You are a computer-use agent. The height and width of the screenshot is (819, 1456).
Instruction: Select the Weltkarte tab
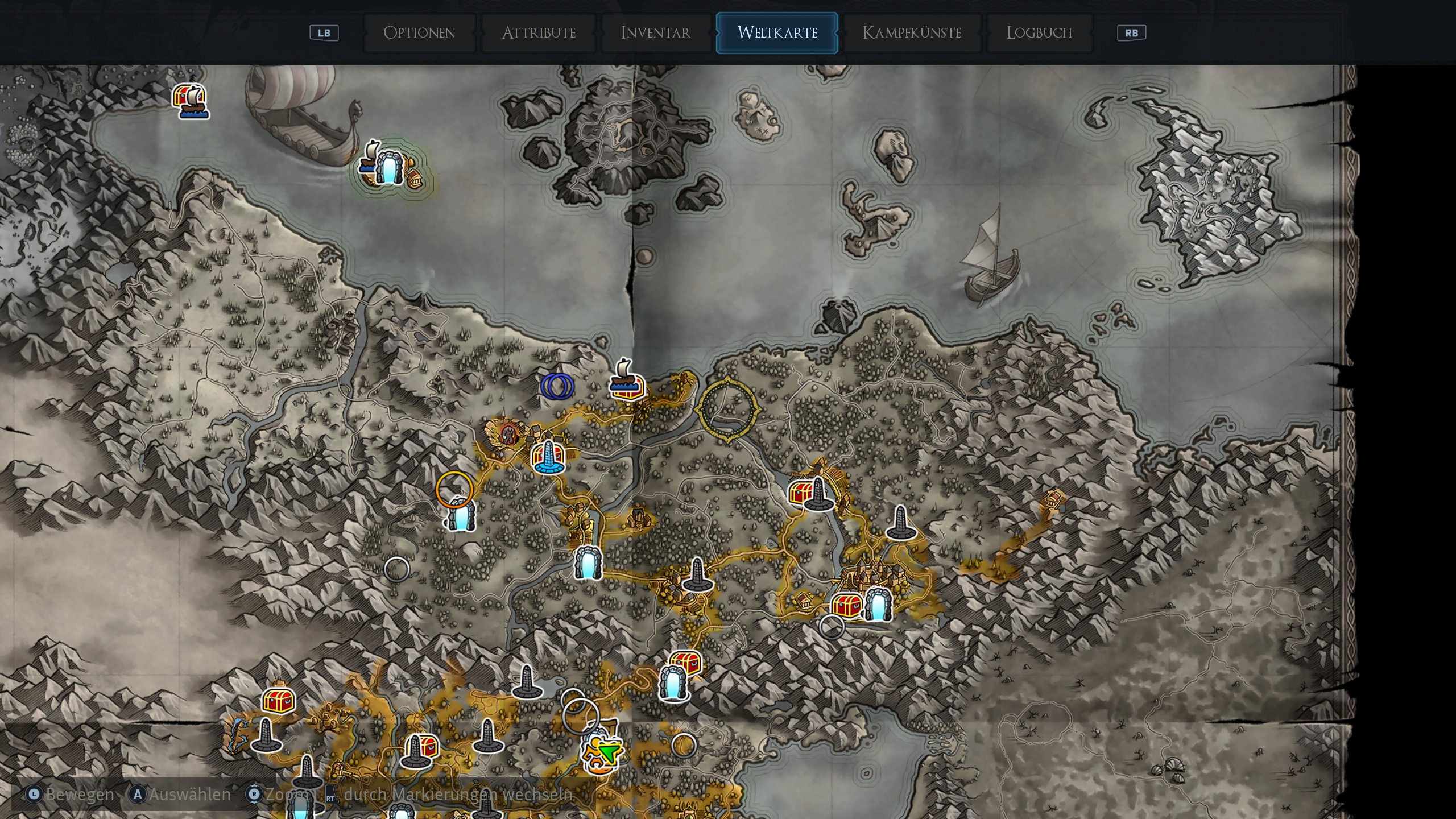point(777,33)
